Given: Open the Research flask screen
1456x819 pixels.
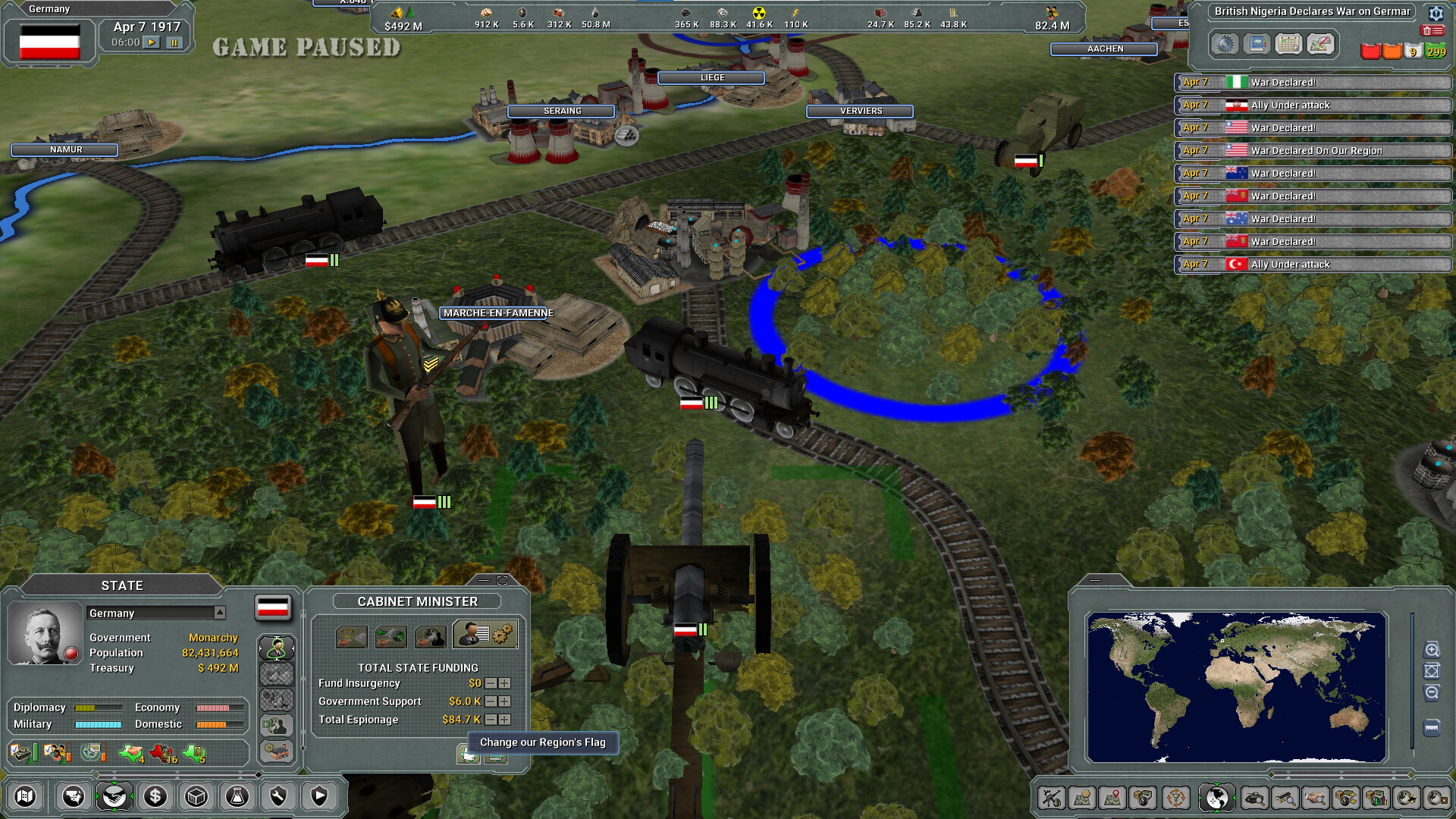Looking at the screenshot, I should point(237,796).
